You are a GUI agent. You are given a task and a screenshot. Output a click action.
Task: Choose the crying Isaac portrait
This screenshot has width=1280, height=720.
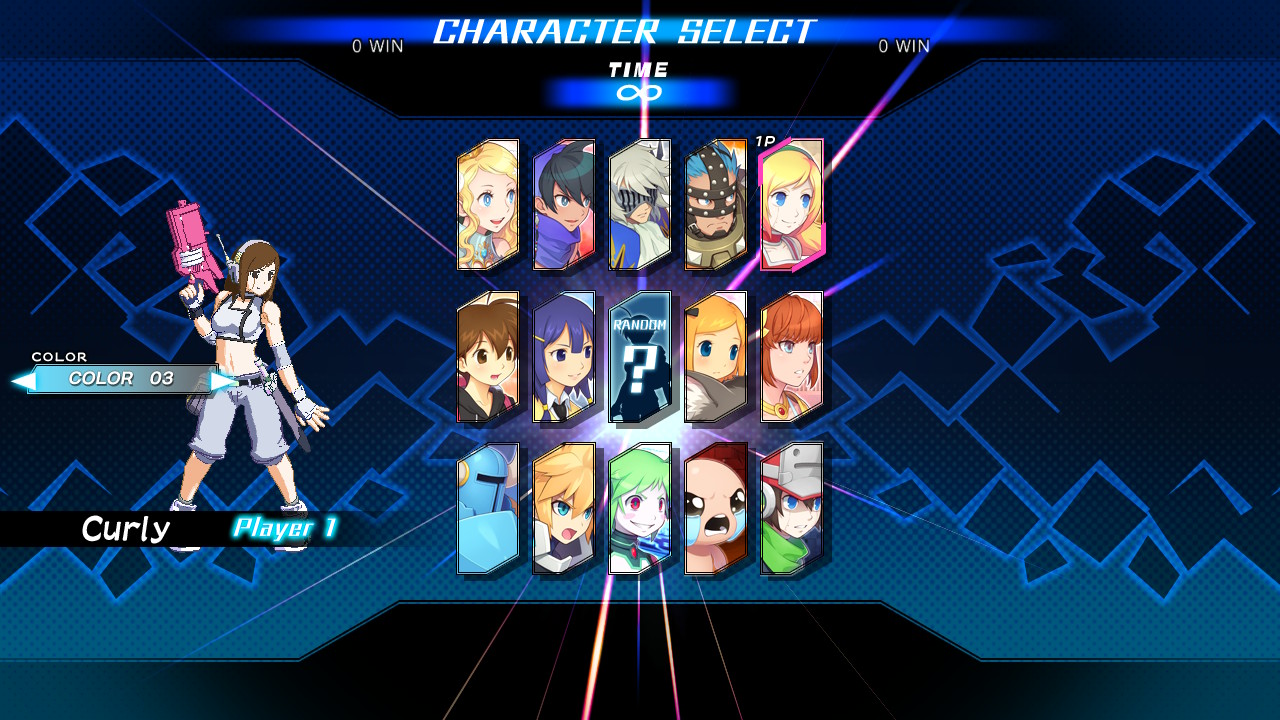click(x=716, y=509)
